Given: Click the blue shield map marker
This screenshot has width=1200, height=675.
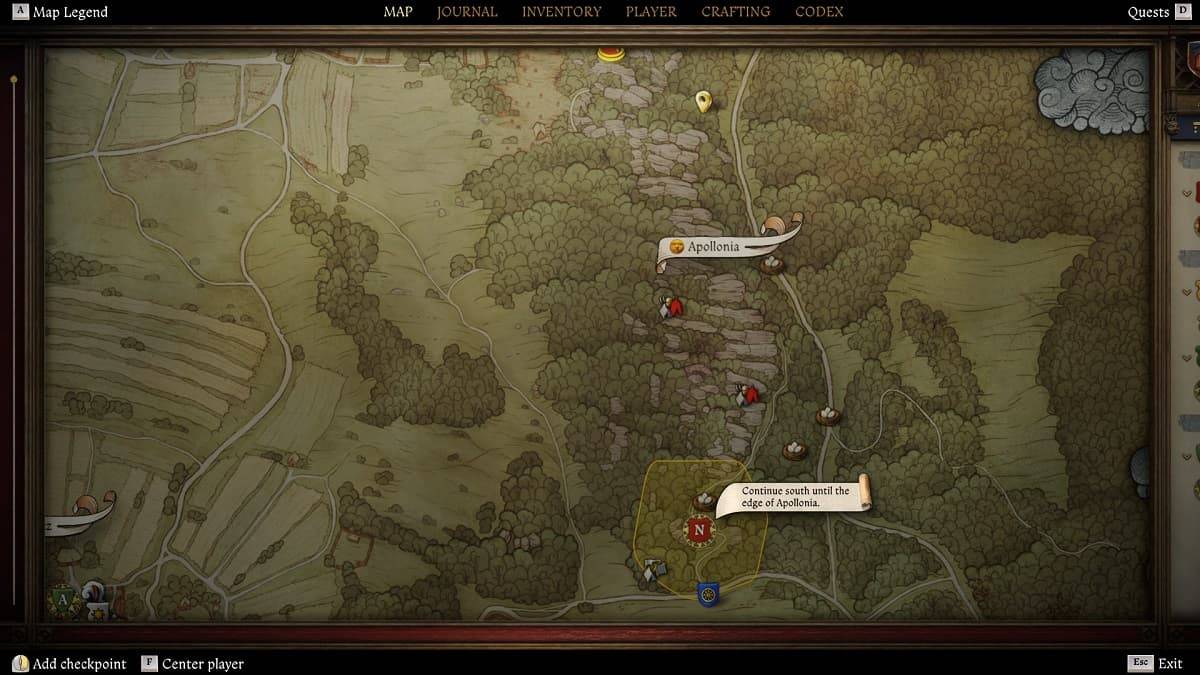Looking at the screenshot, I should [708, 594].
